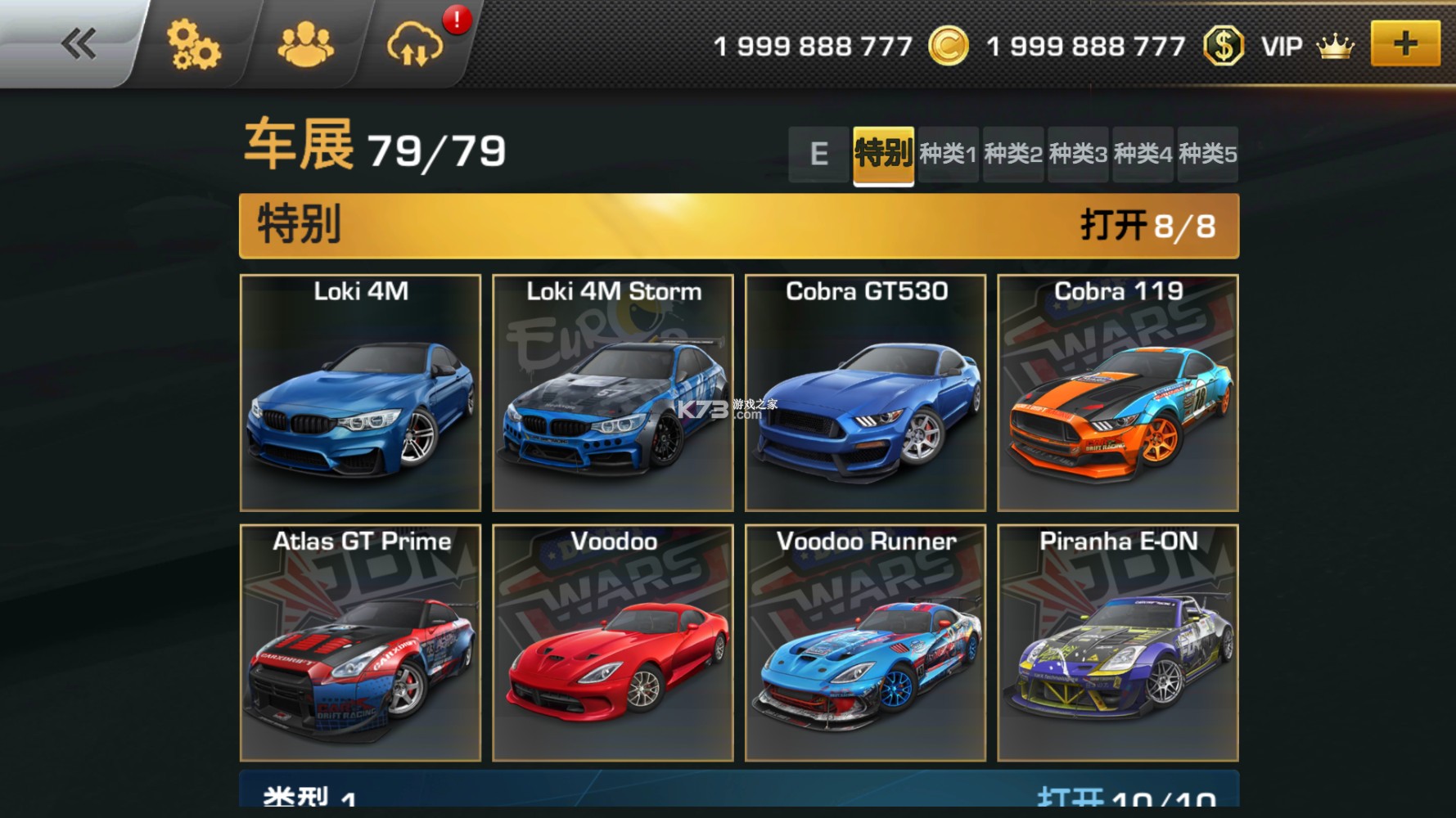Select the Loki 4M car
The width and height of the screenshot is (1456, 818).
360,393
